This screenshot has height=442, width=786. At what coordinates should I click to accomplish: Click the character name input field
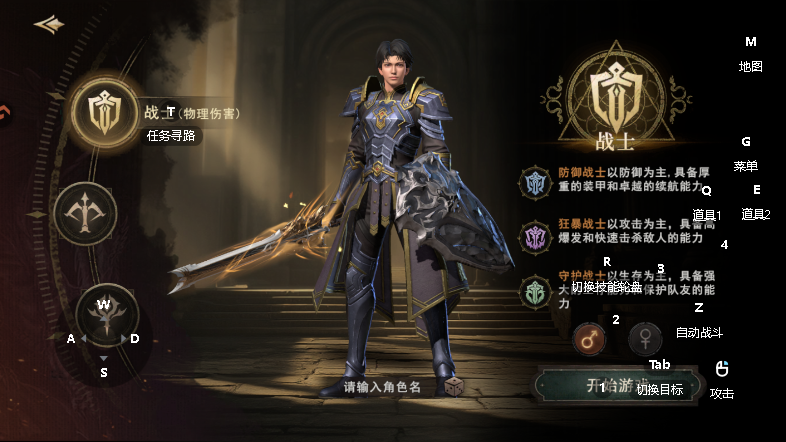[383, 386]
